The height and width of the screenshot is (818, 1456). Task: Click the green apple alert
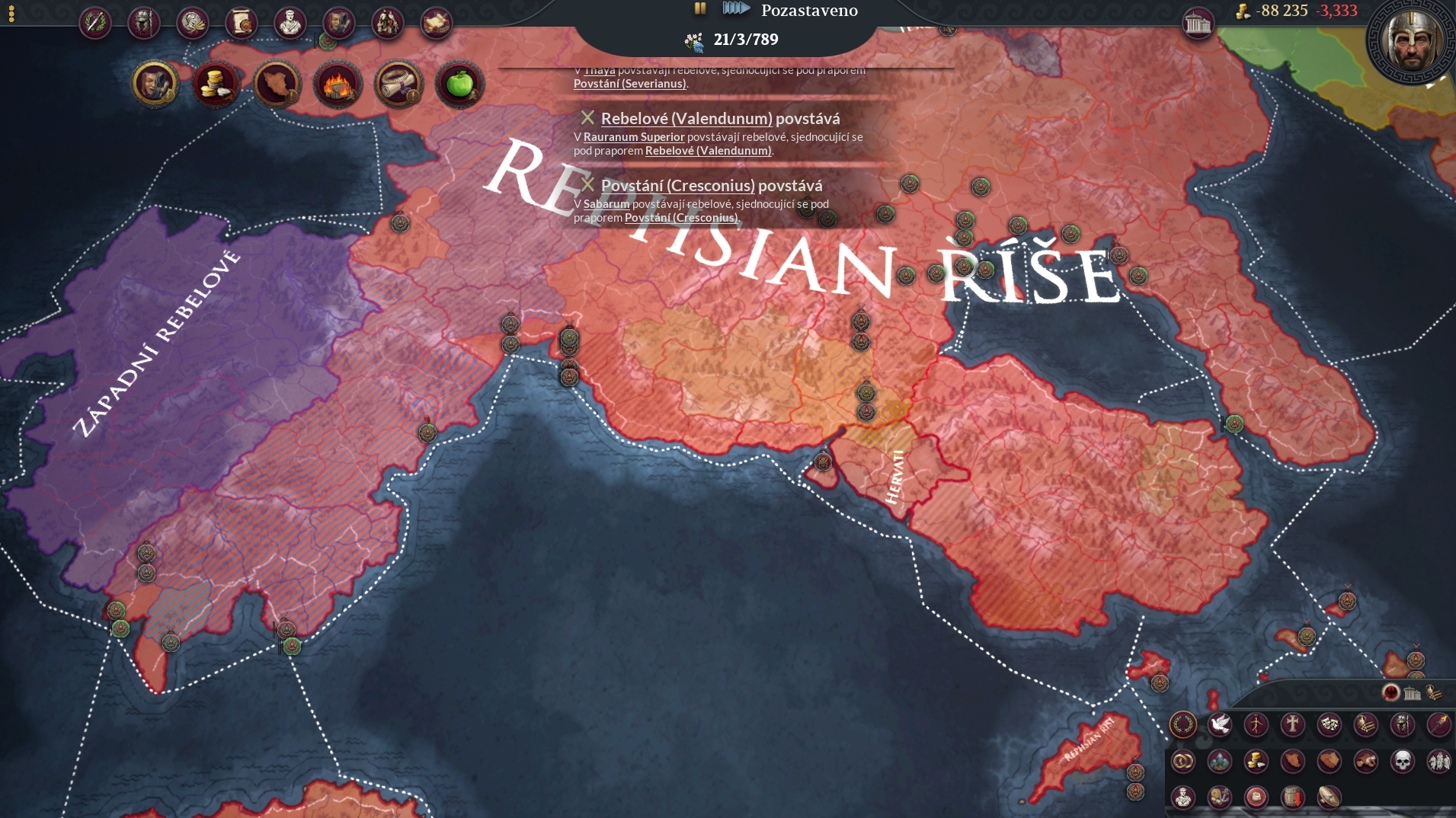click(x=459, y=84)
